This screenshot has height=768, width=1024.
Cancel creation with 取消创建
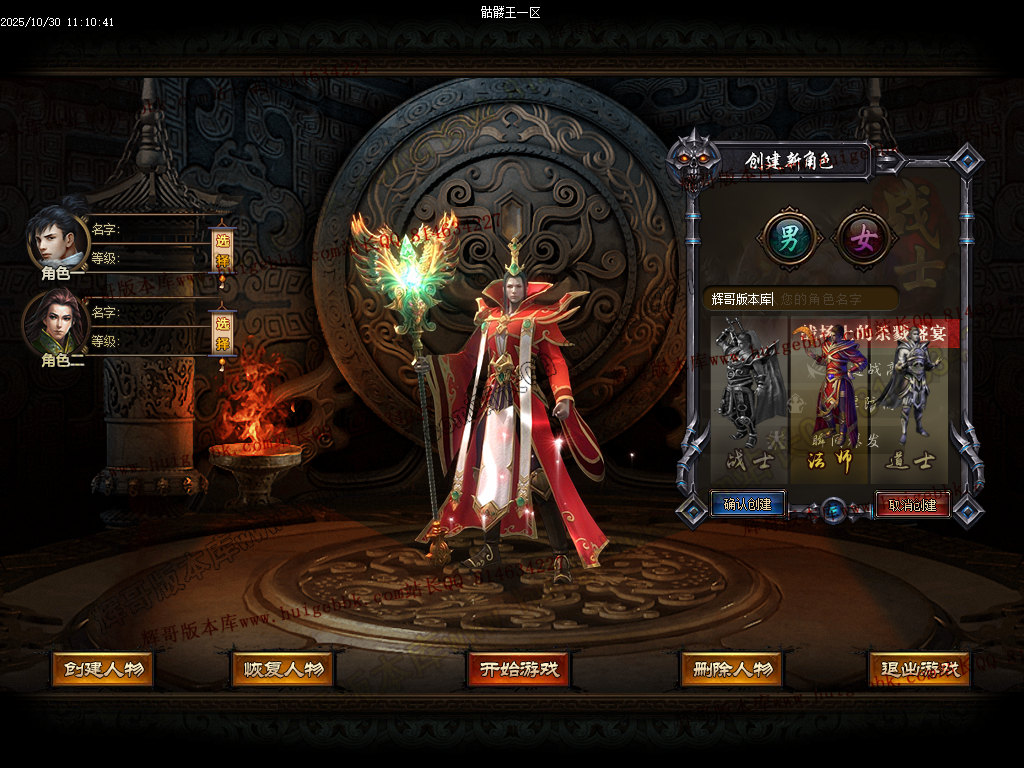[912, 504]
